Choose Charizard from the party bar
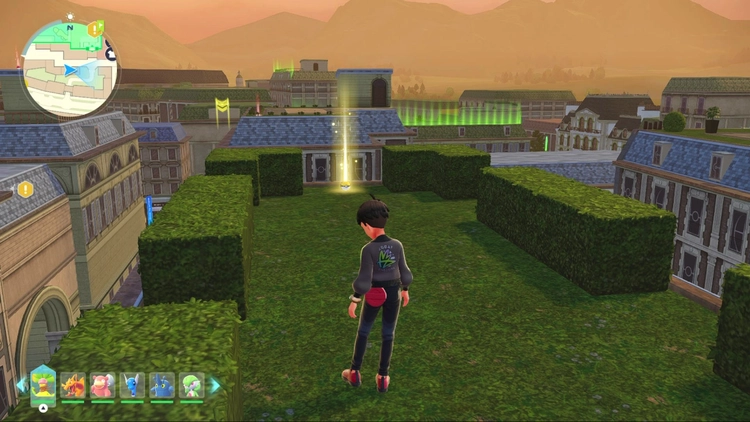The image size is (750, 422). click(x=73, y=385)
